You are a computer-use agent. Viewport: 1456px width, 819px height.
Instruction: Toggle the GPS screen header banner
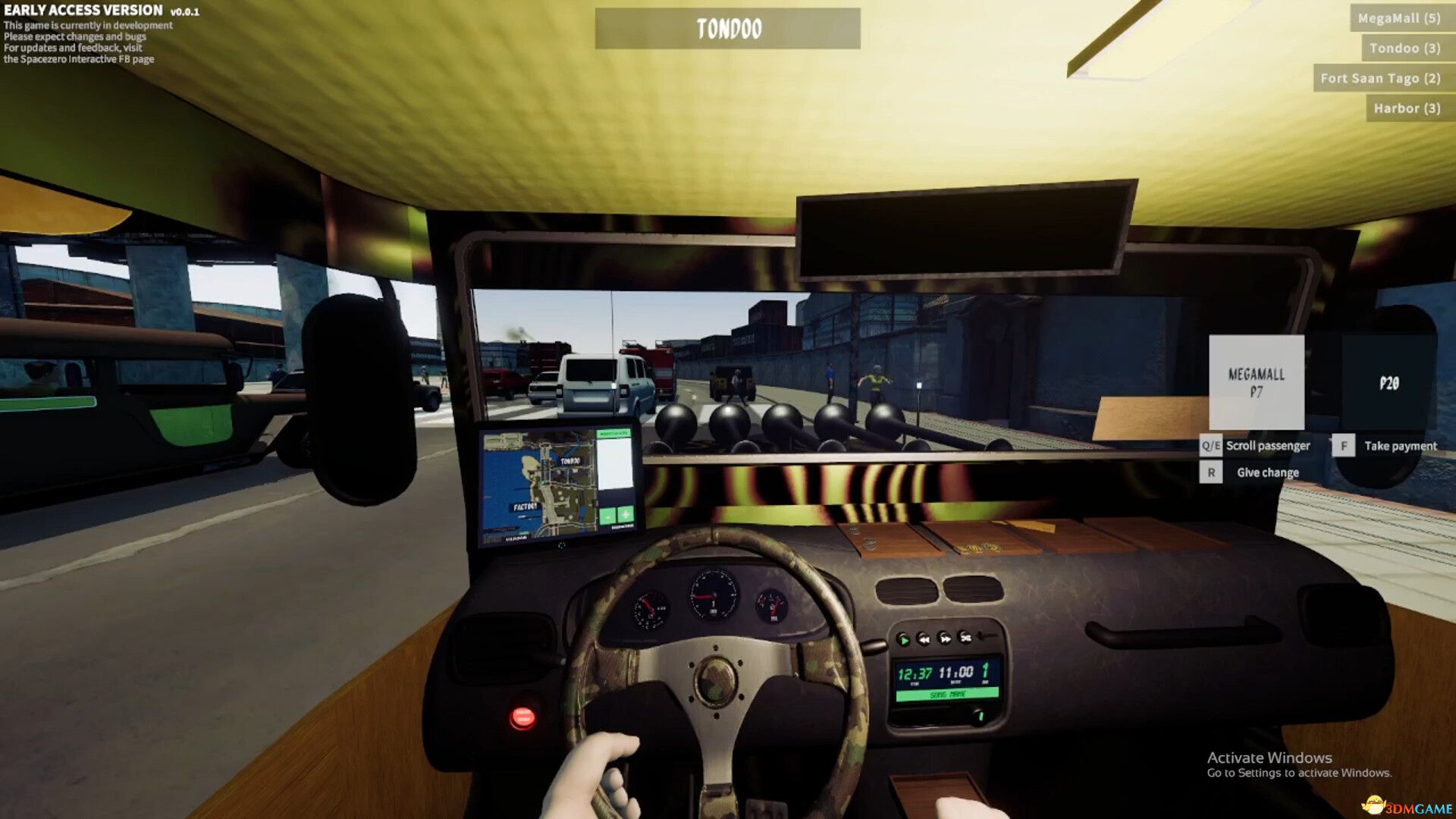[615, 433]
